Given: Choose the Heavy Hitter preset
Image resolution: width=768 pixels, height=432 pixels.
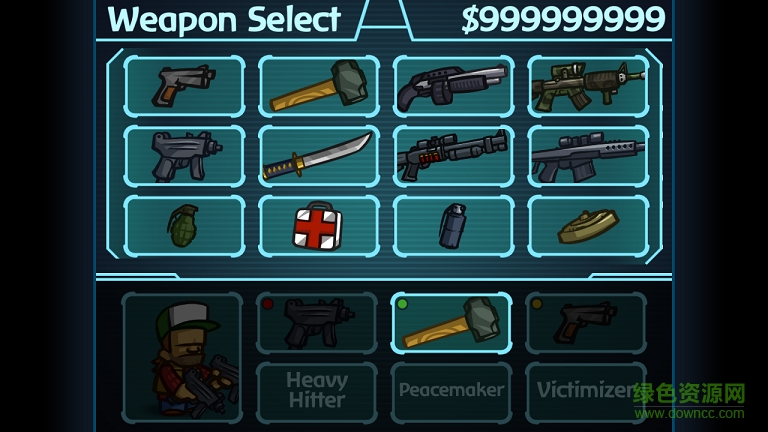Looking at the screenshot, I should (317, 391).
